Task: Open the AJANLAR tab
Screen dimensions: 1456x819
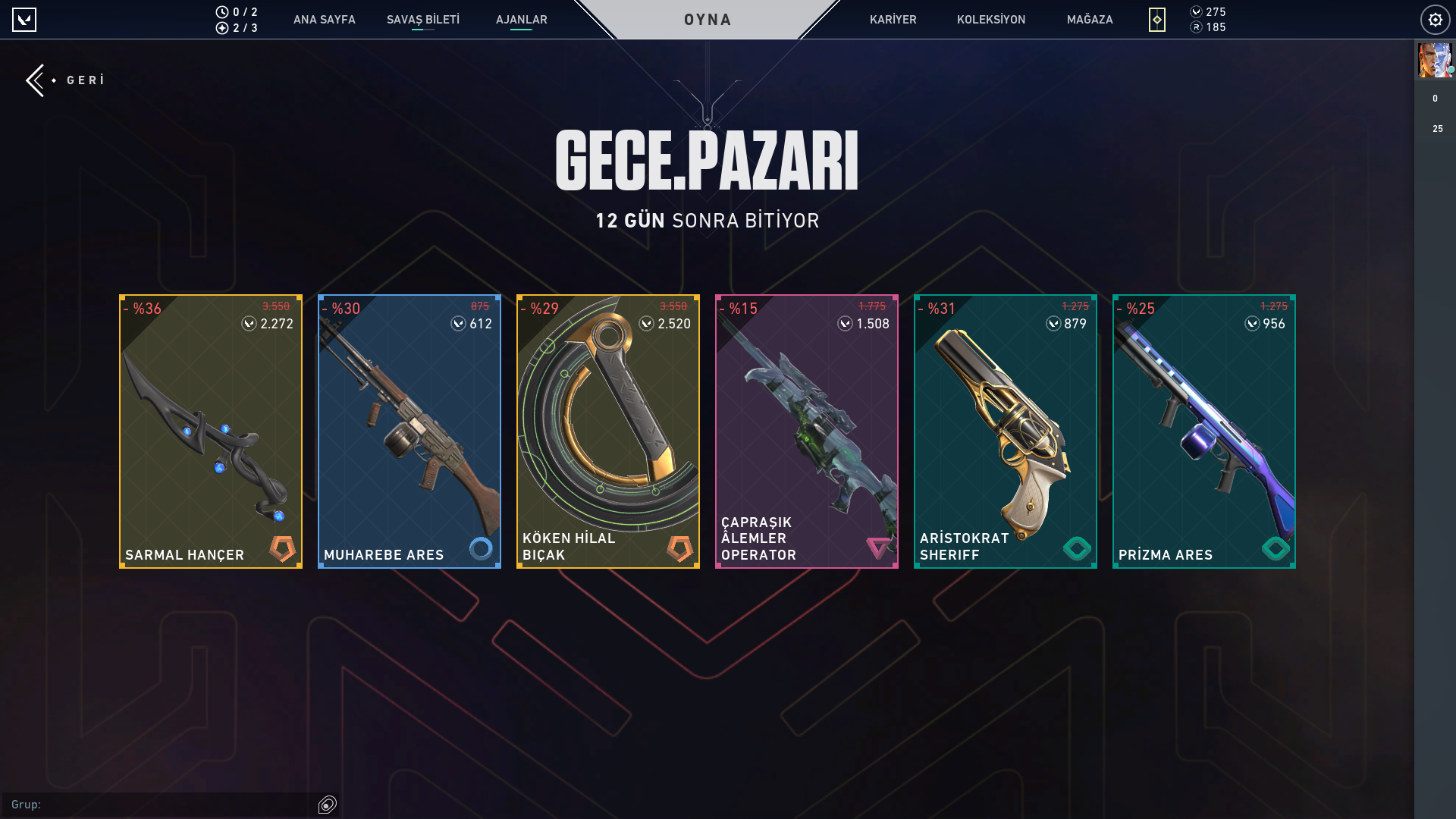Action: 521,20
